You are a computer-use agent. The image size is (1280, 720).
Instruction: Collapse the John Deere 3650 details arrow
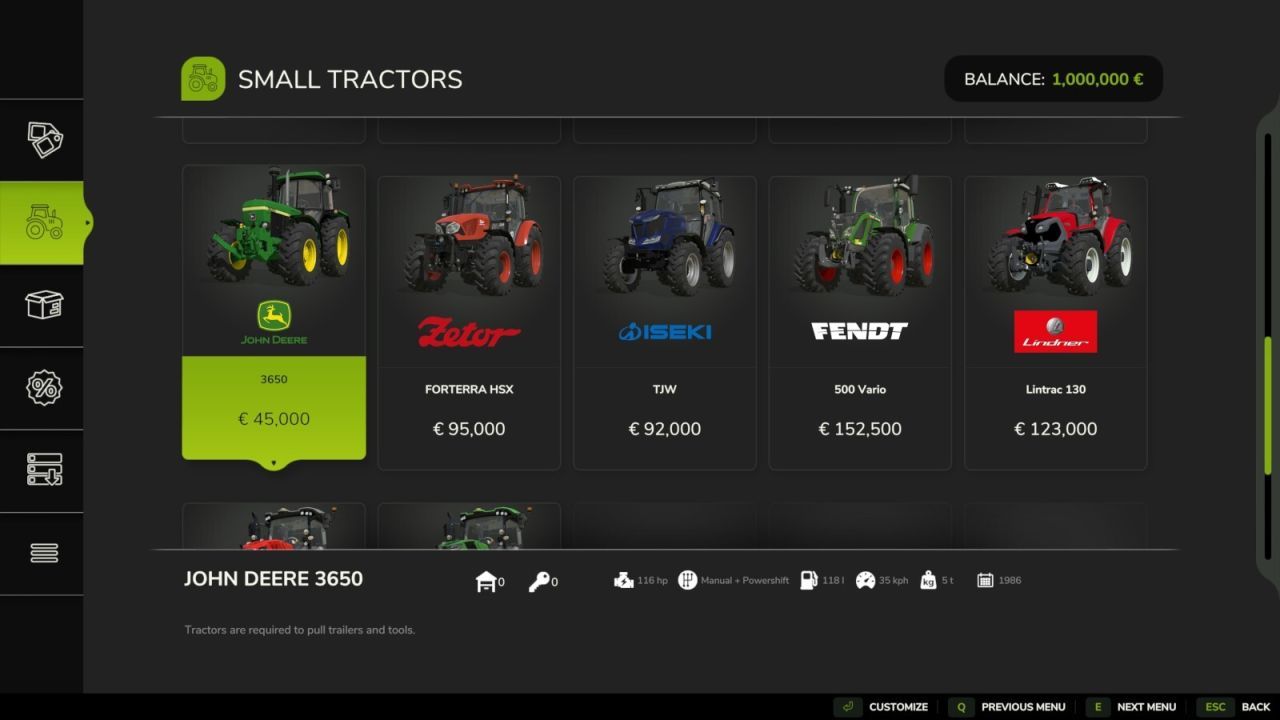[x=273, y=462]
